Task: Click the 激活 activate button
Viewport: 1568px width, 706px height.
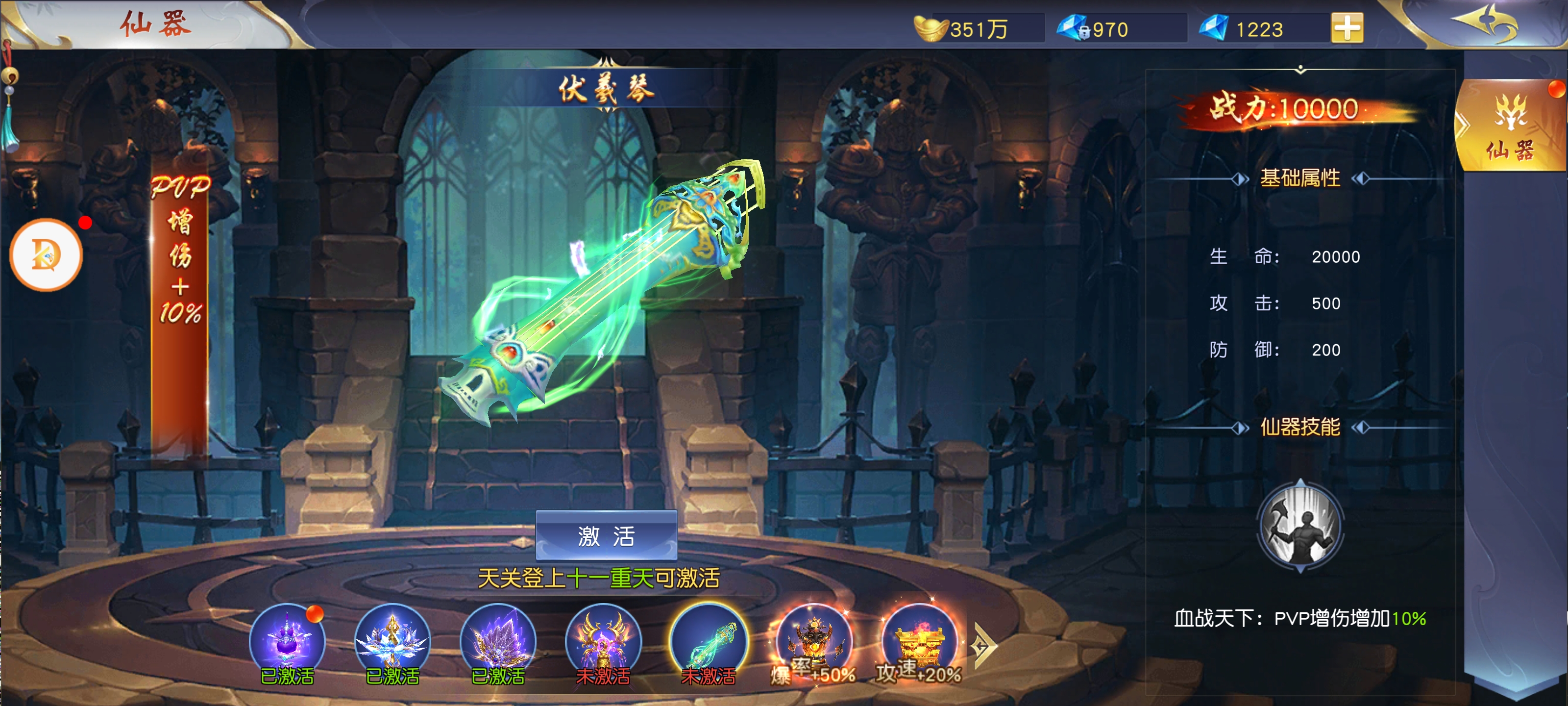Action: (x=606, y=535)
